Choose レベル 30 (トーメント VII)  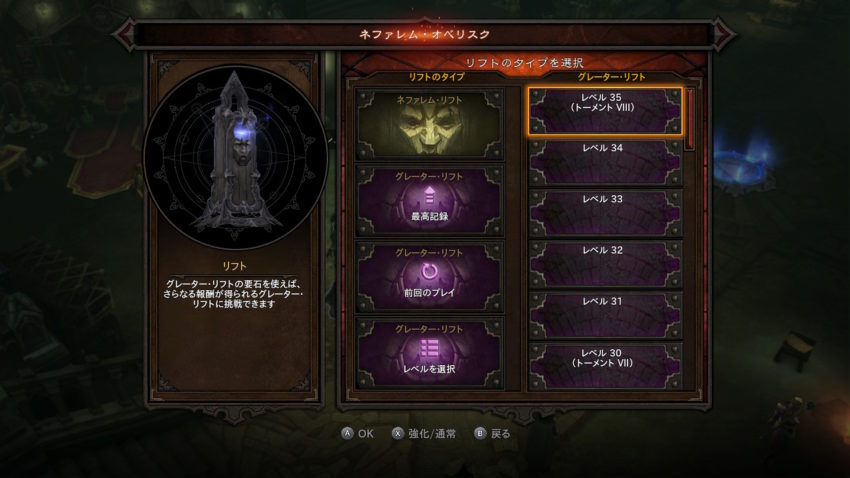pos(605,366)
